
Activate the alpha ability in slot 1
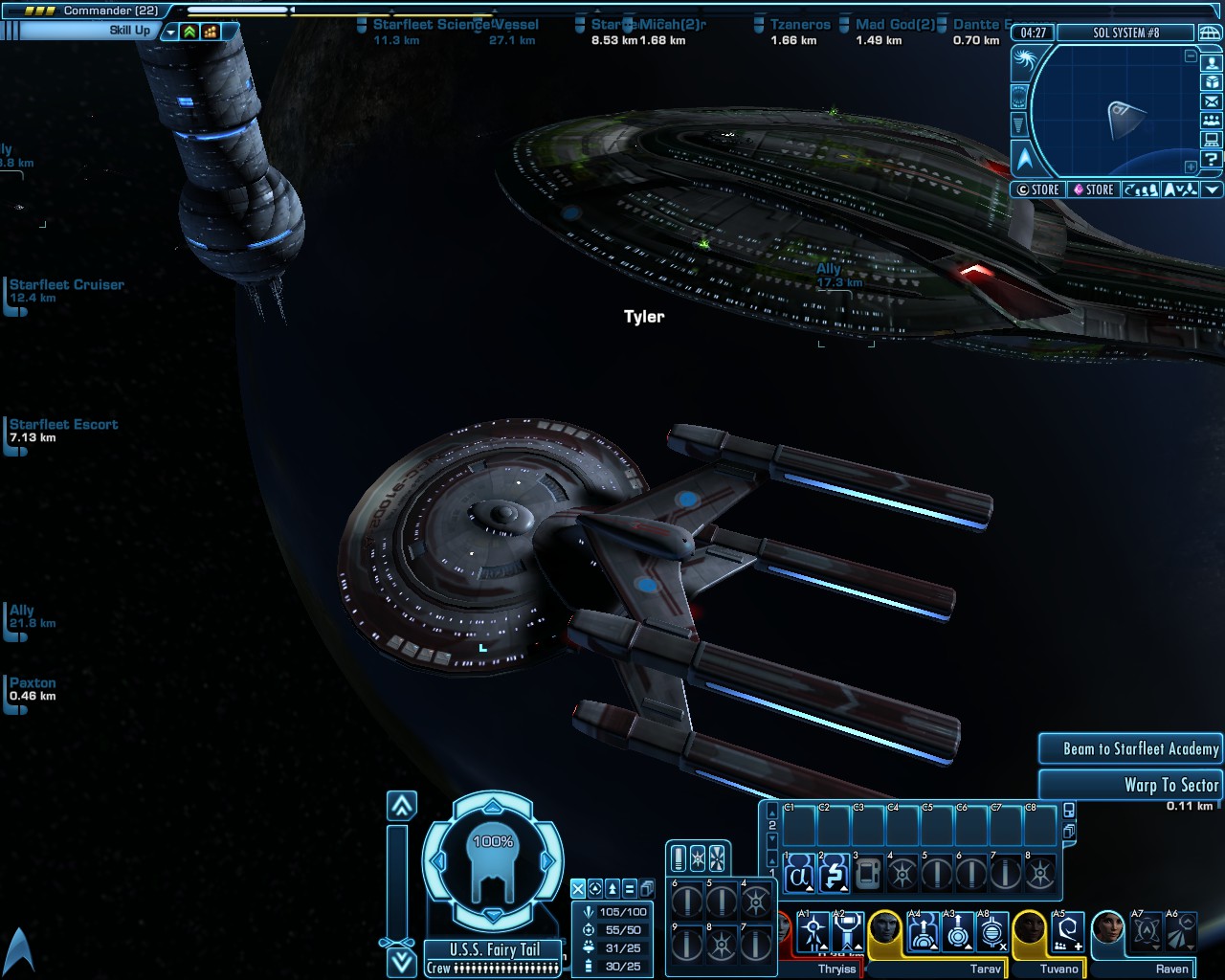(799, 874)
